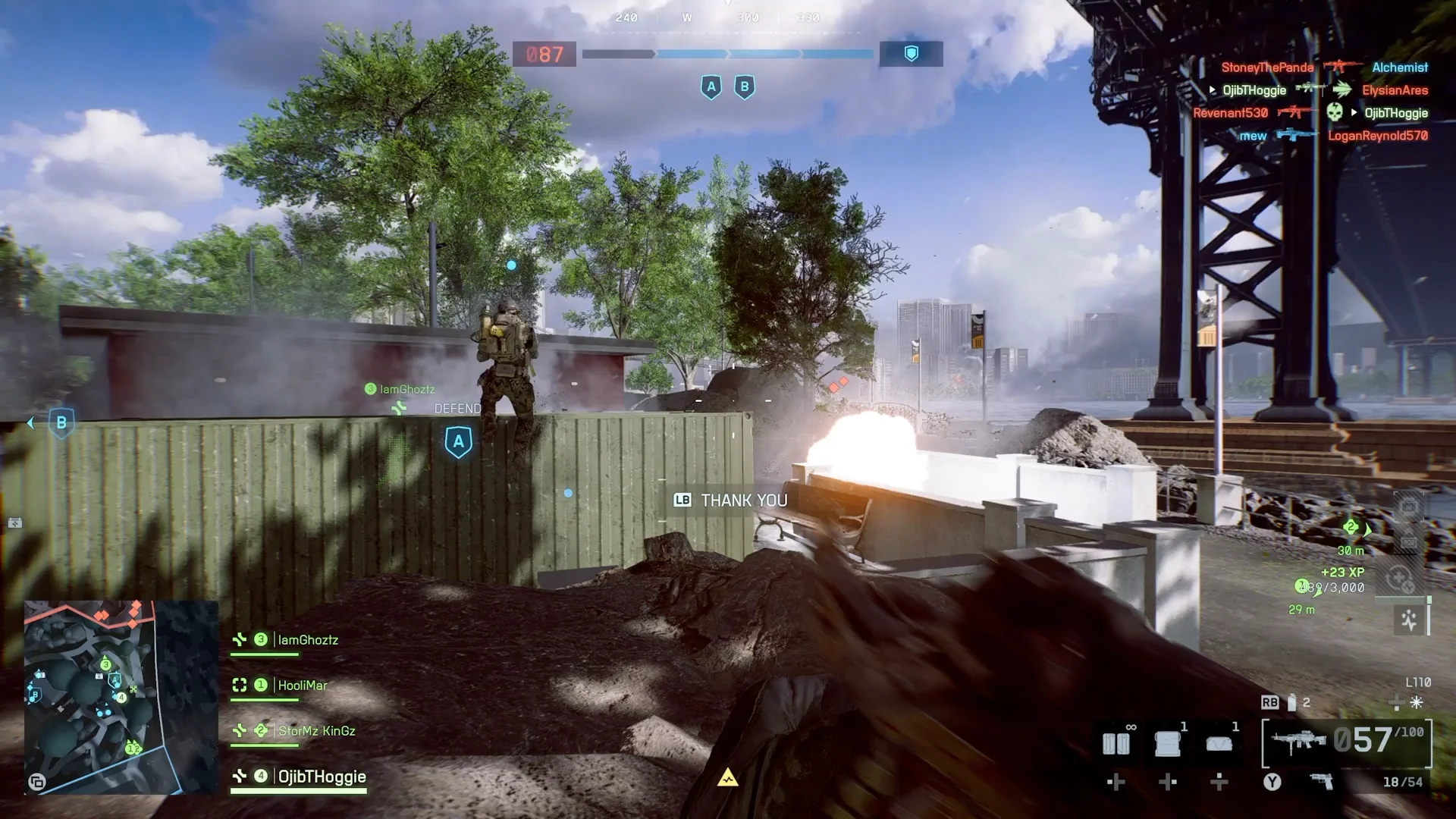This screenshot has width=1456, height=819.
Task: Toggle the fire mode crosshair indicator
Action: click(1395, 703)
